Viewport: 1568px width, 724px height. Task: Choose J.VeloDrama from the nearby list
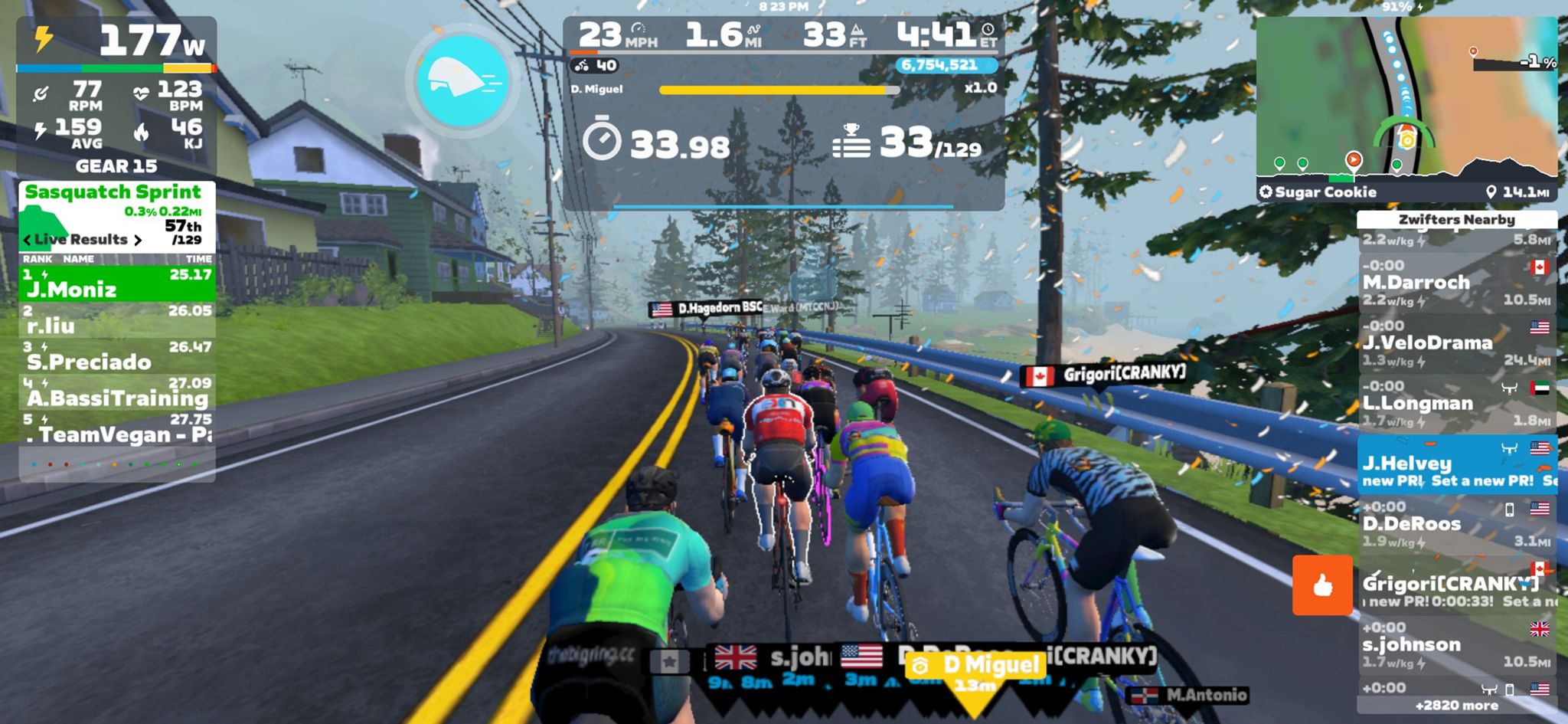tap(1455, 343)
